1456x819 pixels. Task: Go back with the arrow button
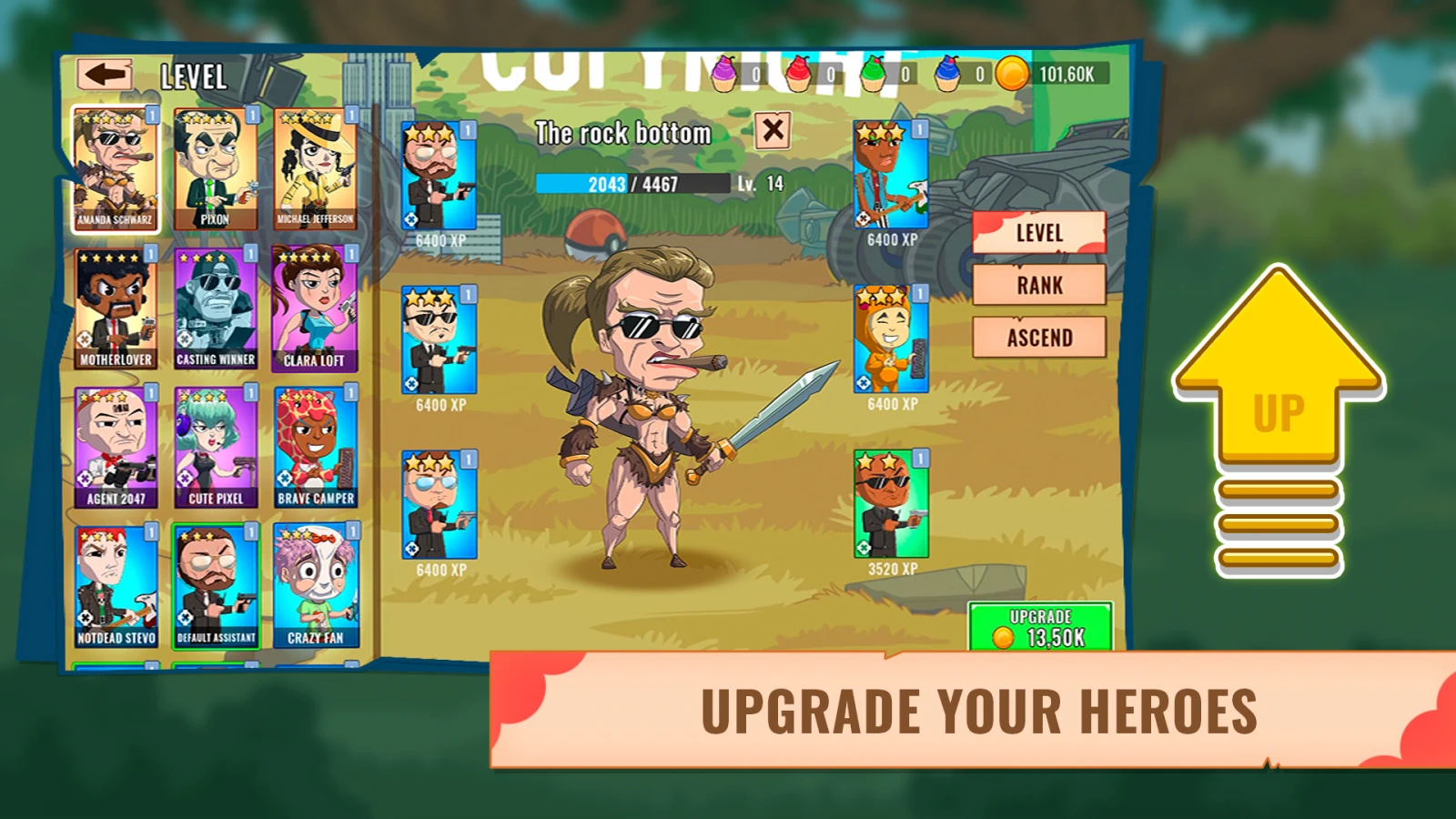[105, 75]
